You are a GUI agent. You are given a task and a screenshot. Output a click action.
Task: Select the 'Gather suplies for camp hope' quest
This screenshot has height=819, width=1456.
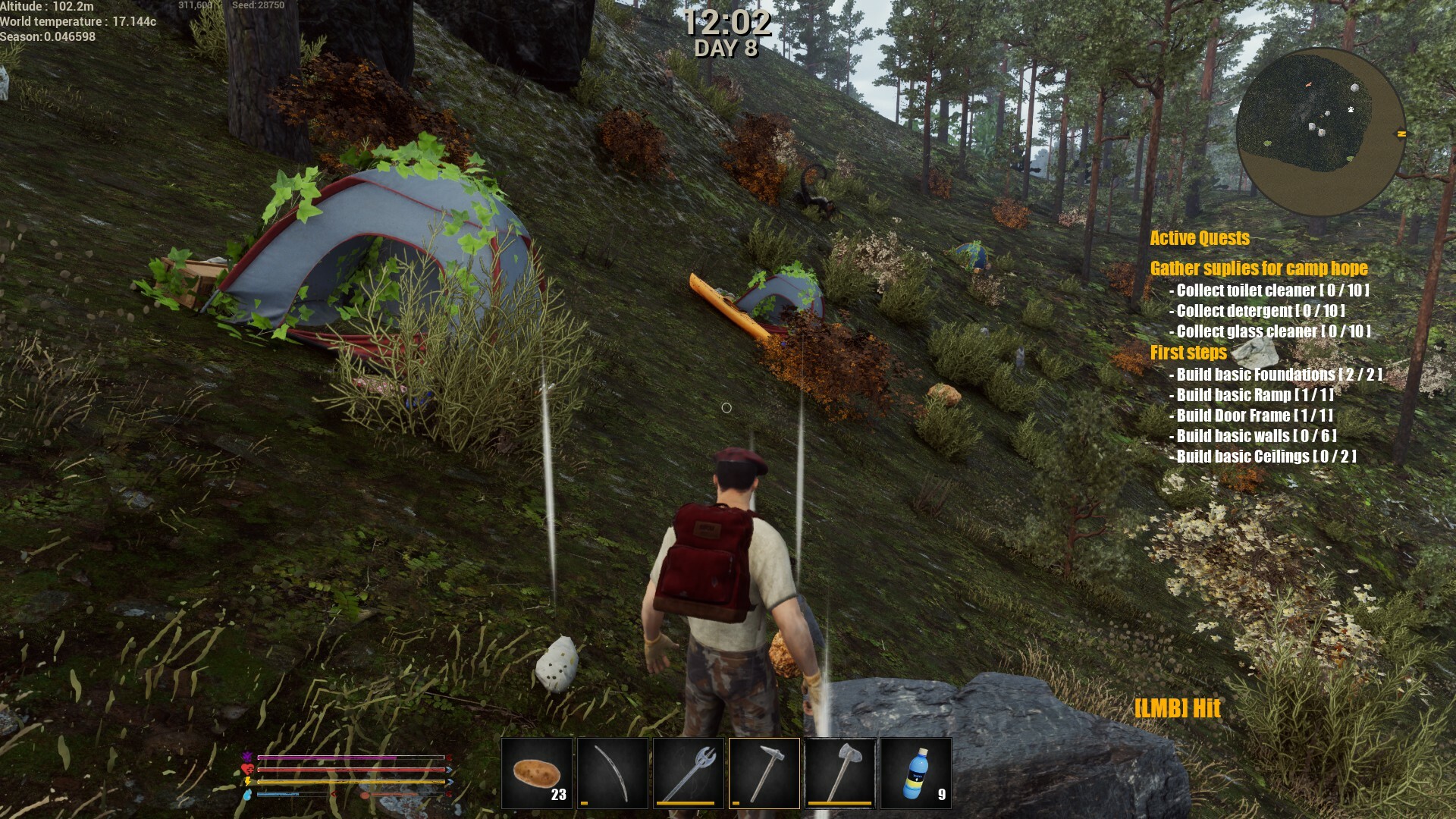click(1259, 268)
